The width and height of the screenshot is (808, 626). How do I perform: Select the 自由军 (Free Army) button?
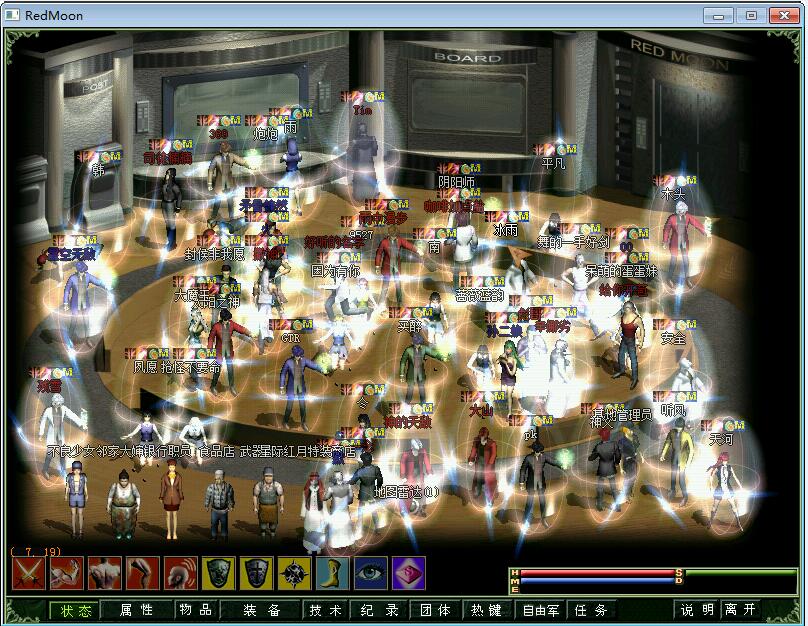[540, 610]
